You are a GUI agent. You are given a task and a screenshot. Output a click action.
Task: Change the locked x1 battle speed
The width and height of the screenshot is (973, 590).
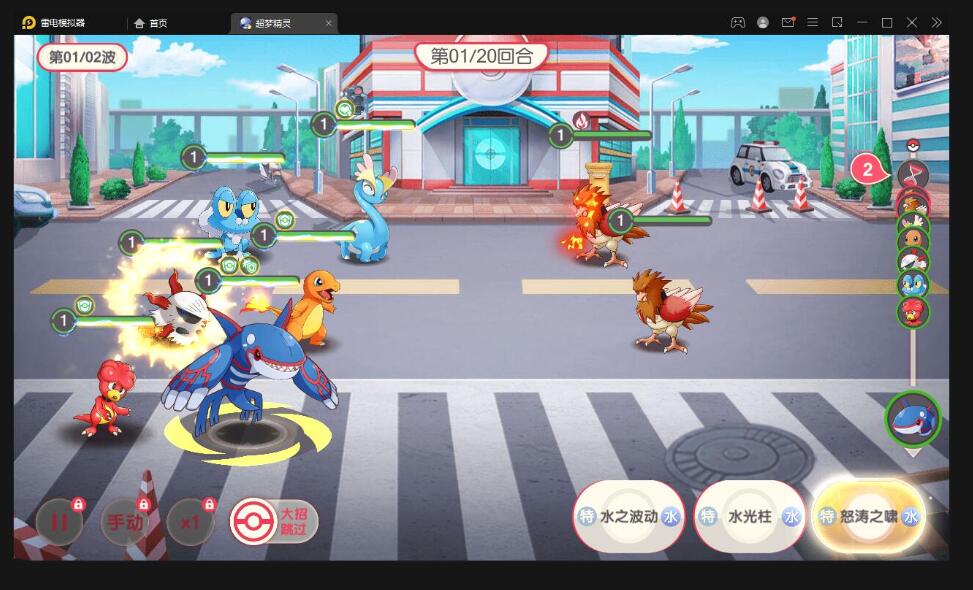[x=190, y=522]
